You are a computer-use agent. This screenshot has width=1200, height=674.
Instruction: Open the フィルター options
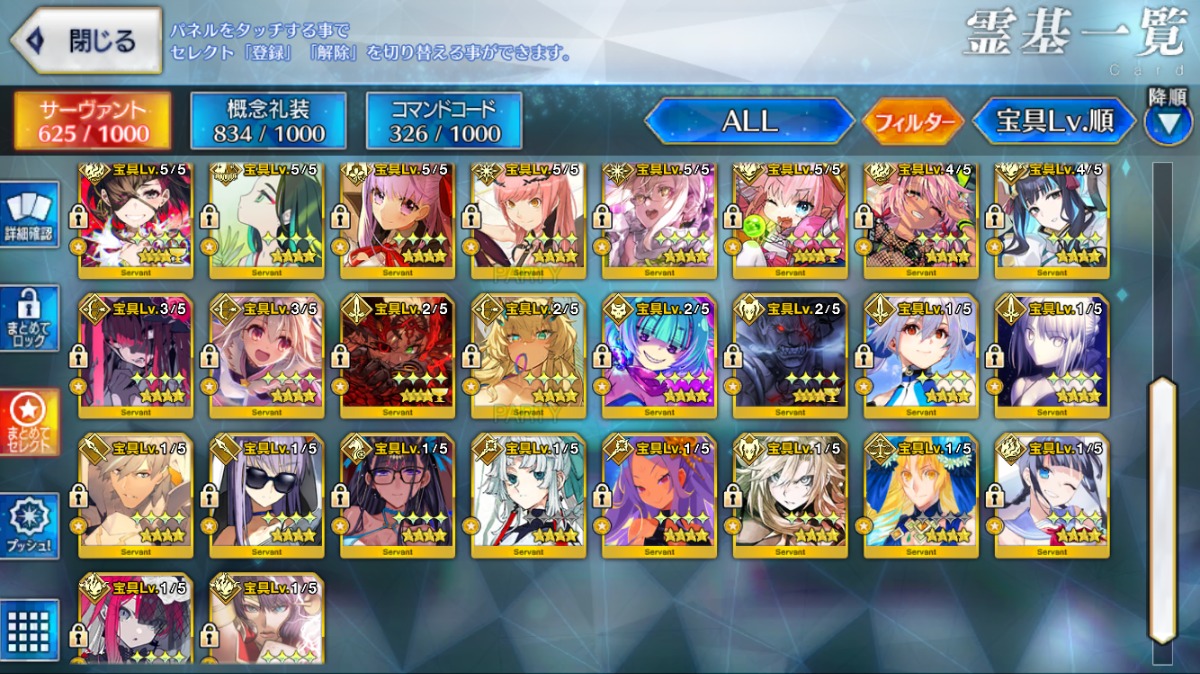pos(913,122)
